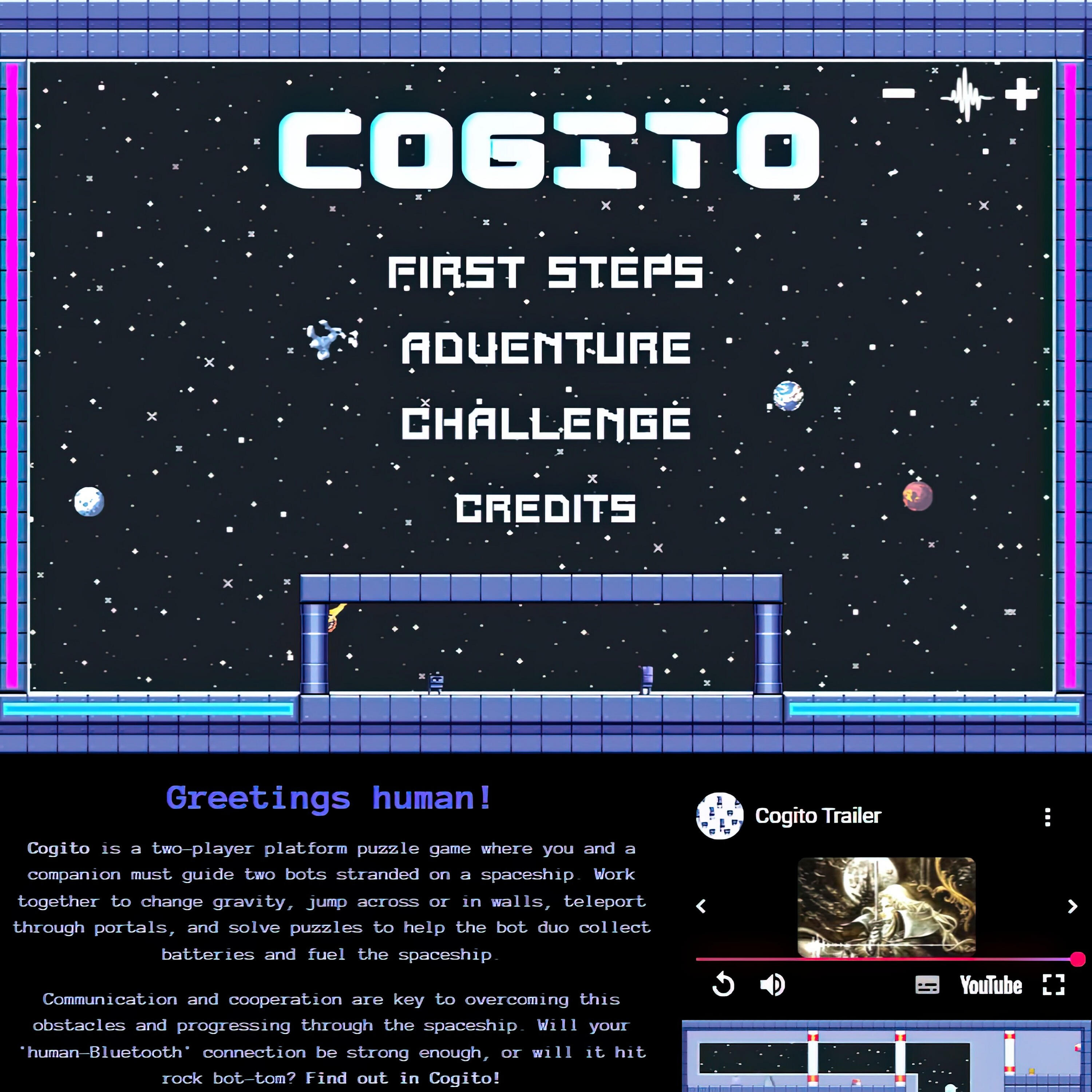Lower the volume with the minus button
Viewport: 1092px width, 1092px height.
coord(898,93)
